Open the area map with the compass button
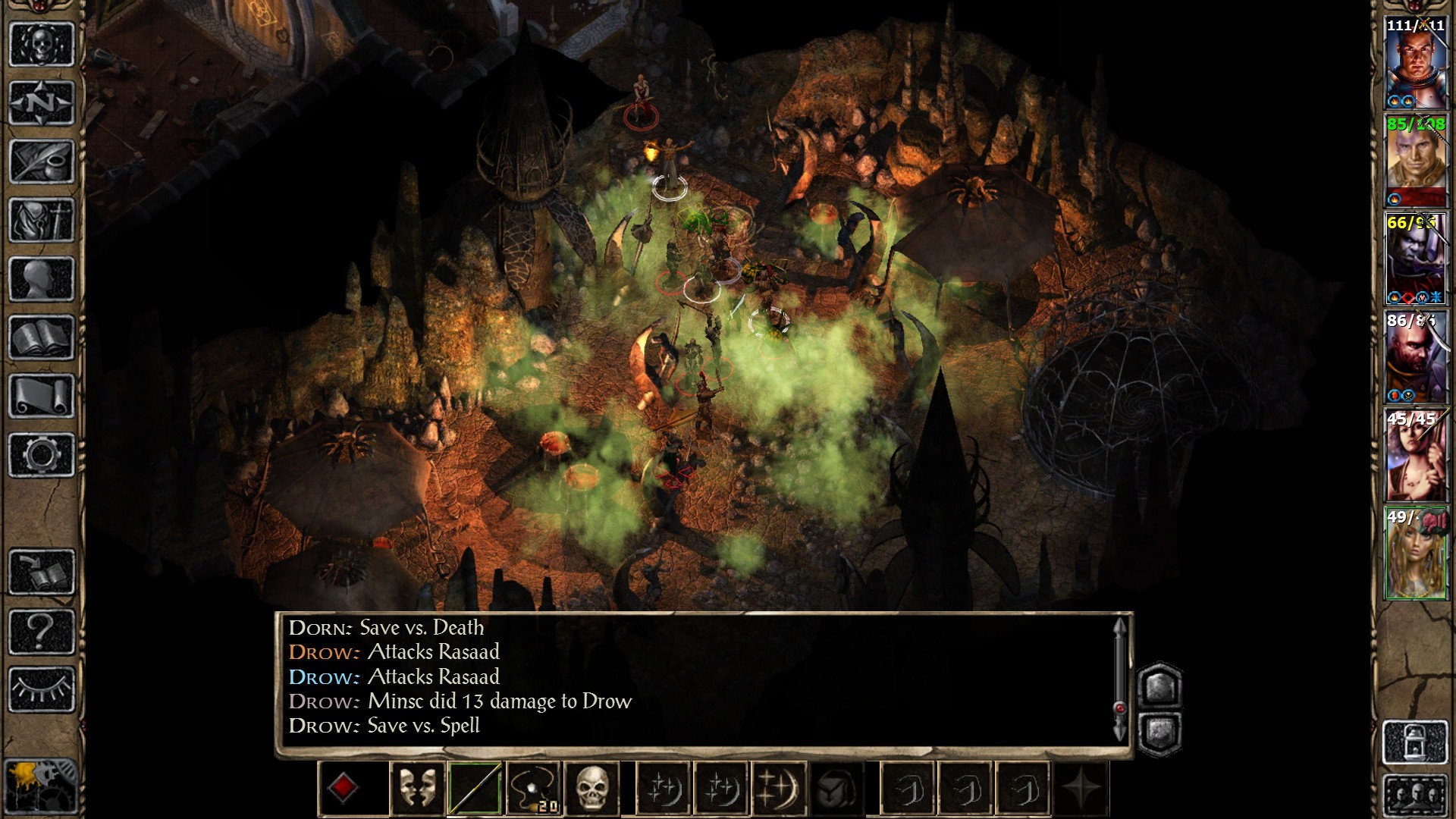This screenshot has width=1456, height=819. pos(42,102)
